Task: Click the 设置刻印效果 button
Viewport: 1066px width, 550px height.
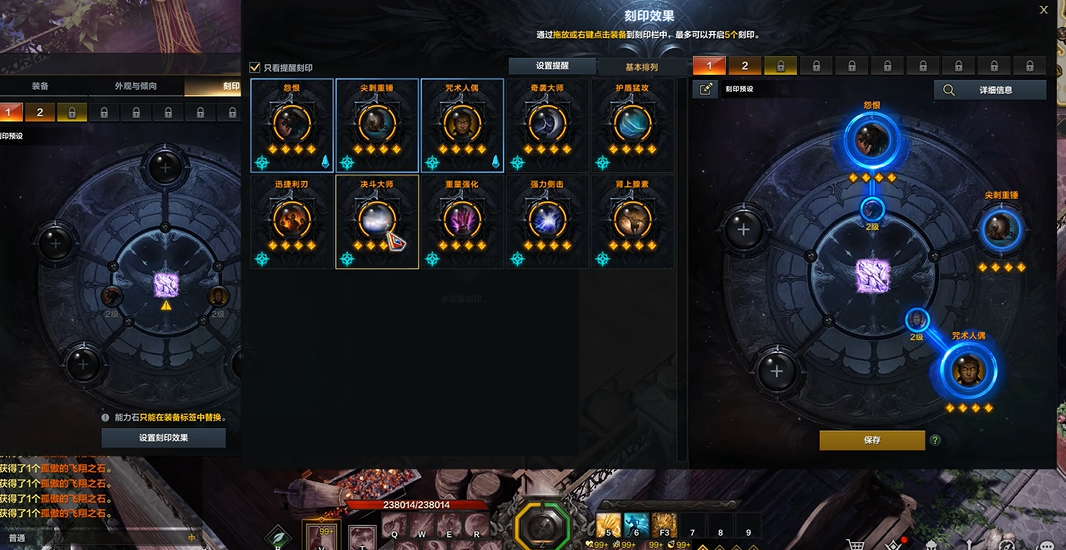Action: tap(164, 438)
